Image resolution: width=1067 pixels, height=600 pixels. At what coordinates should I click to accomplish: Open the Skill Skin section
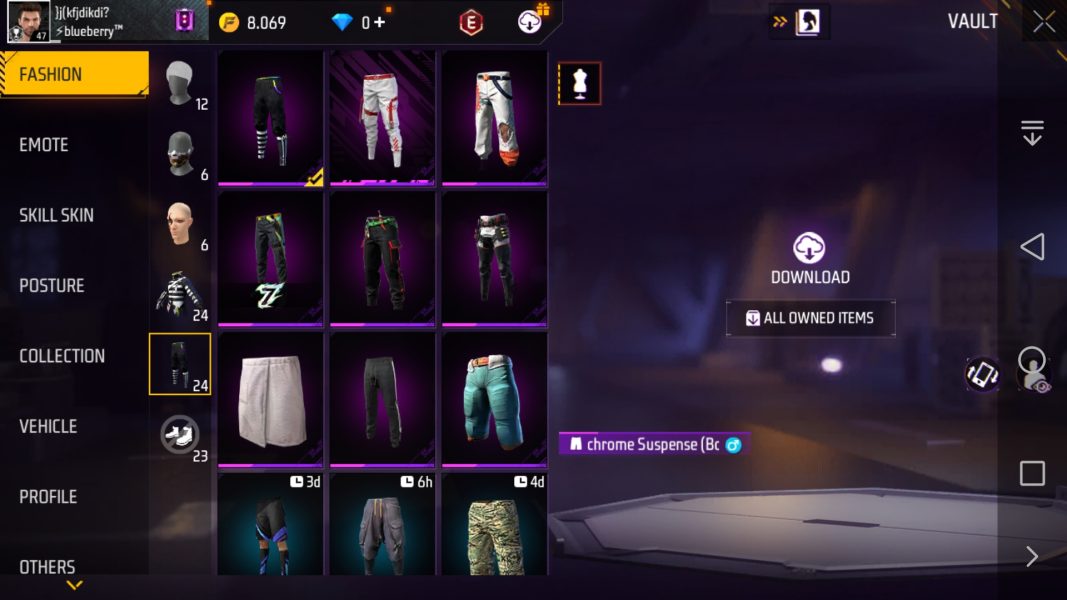coord(56,215)
